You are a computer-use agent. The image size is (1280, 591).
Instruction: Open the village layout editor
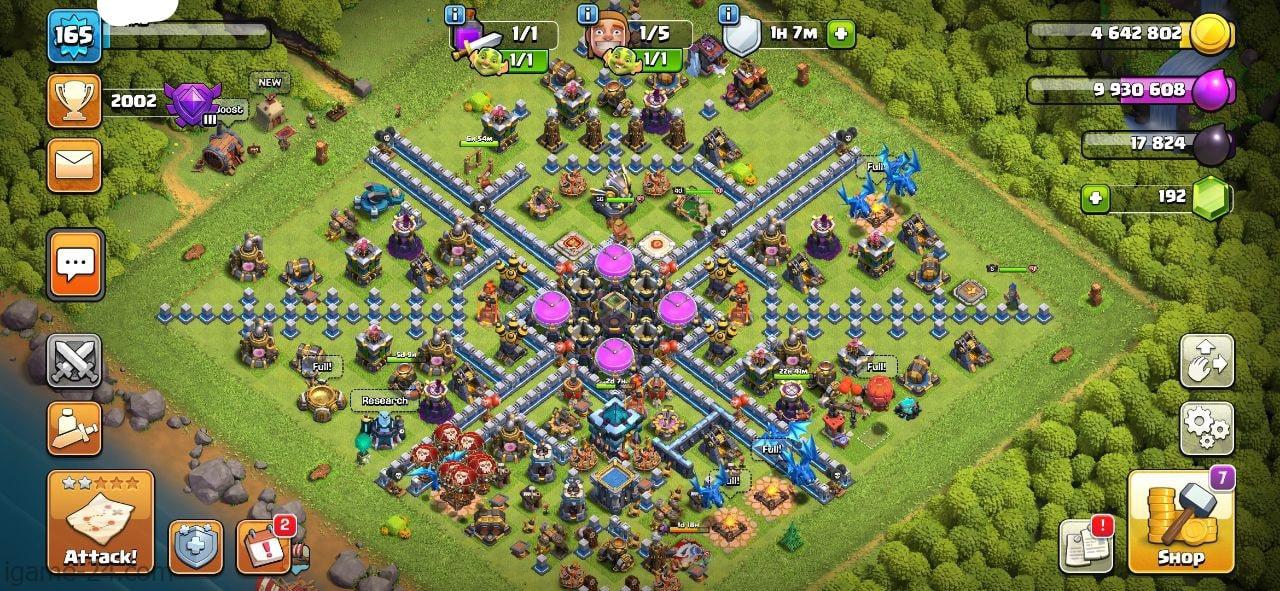[1206, 362]
